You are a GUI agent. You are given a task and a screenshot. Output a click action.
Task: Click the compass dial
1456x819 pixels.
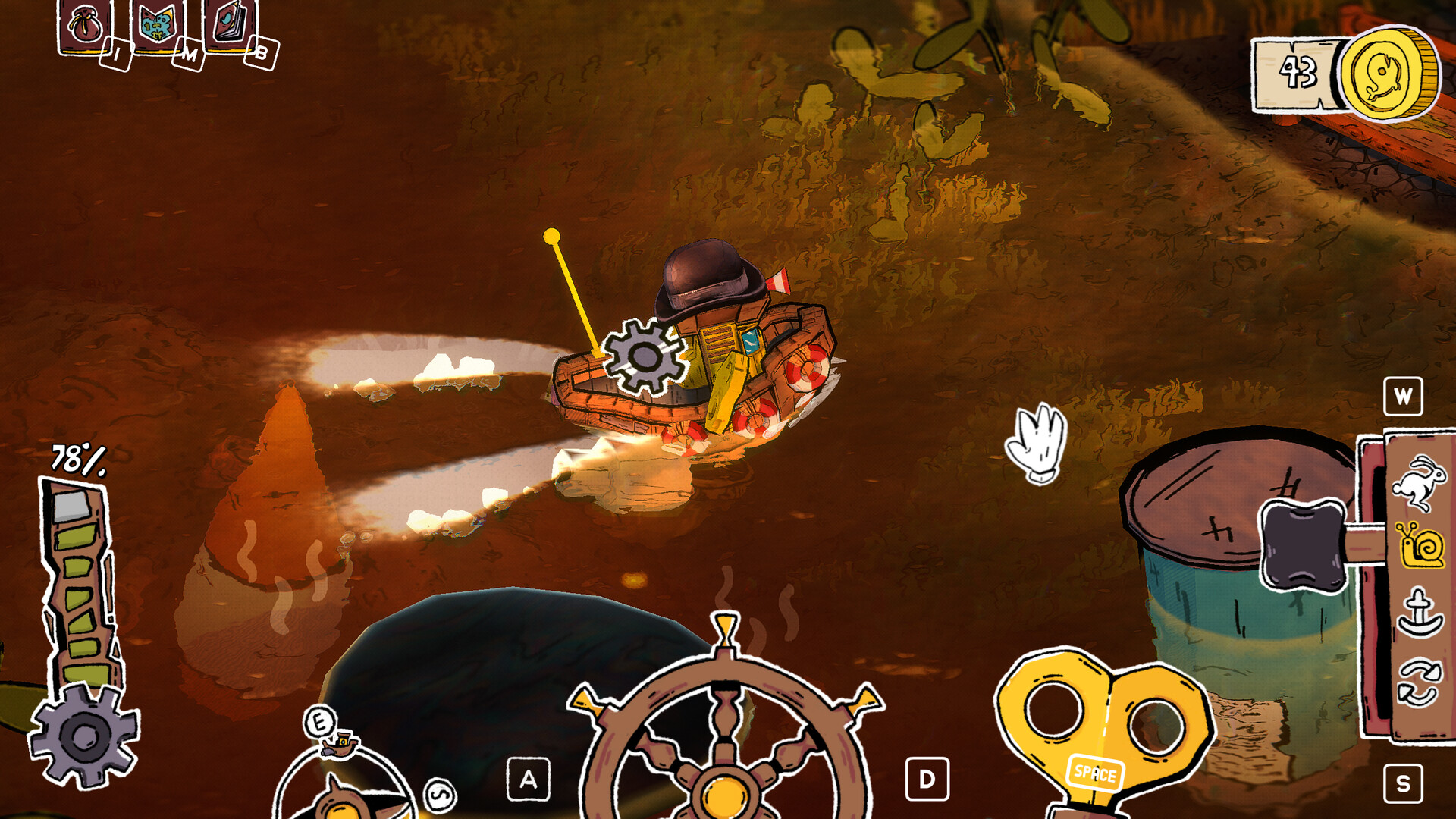coord(345,789)
